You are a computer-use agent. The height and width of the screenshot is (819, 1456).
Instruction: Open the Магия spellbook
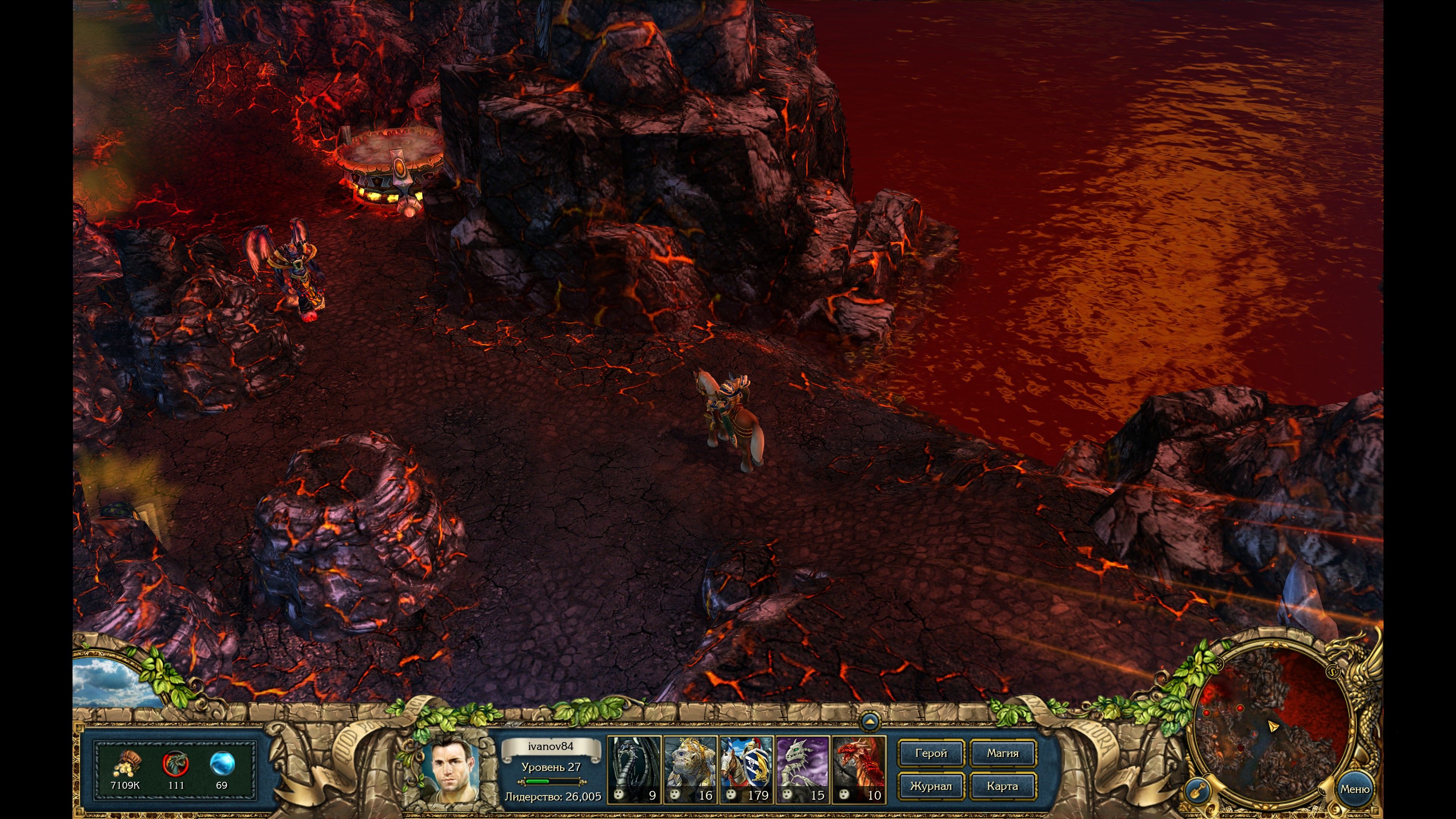[1002, 753]
